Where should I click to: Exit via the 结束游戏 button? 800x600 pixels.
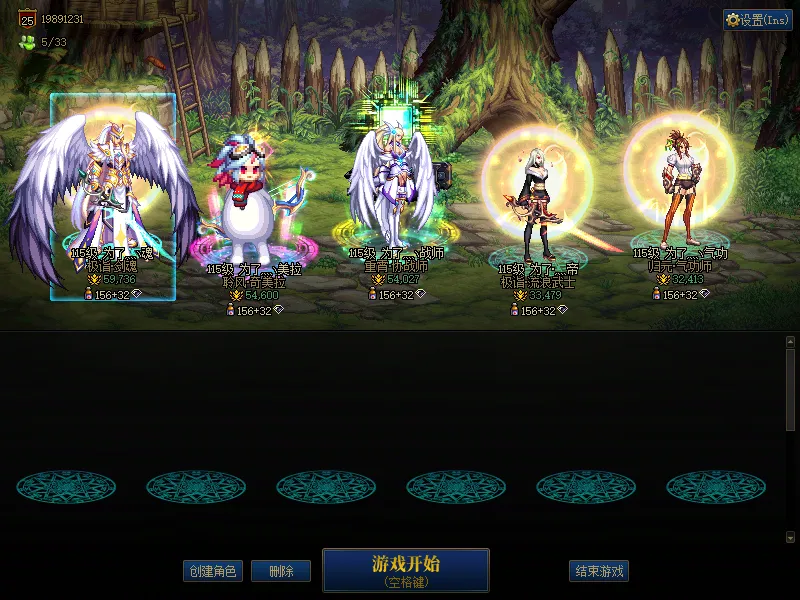(599, 571)
